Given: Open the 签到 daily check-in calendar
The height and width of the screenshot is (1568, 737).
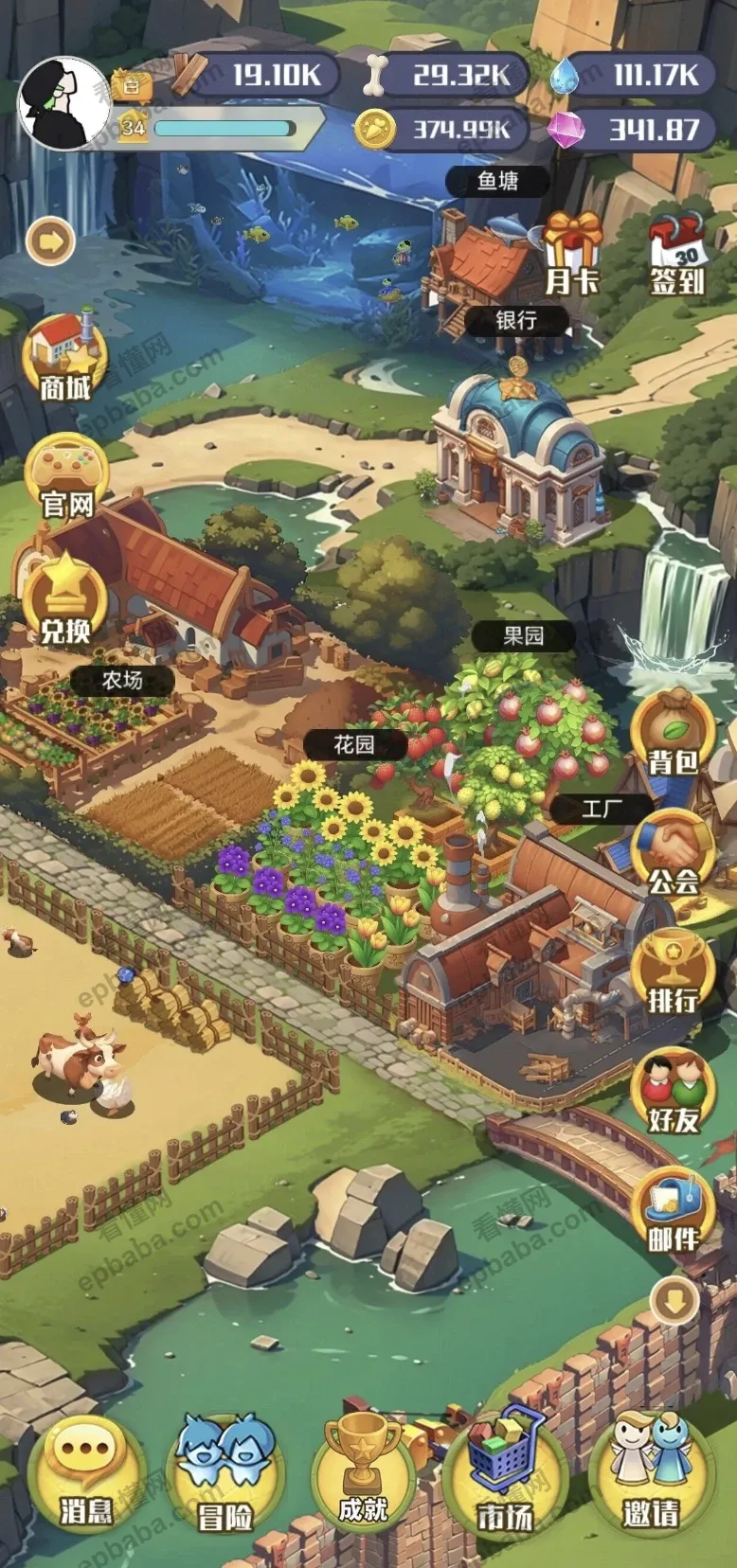Looking at the screenshot, I should [676, 253].
